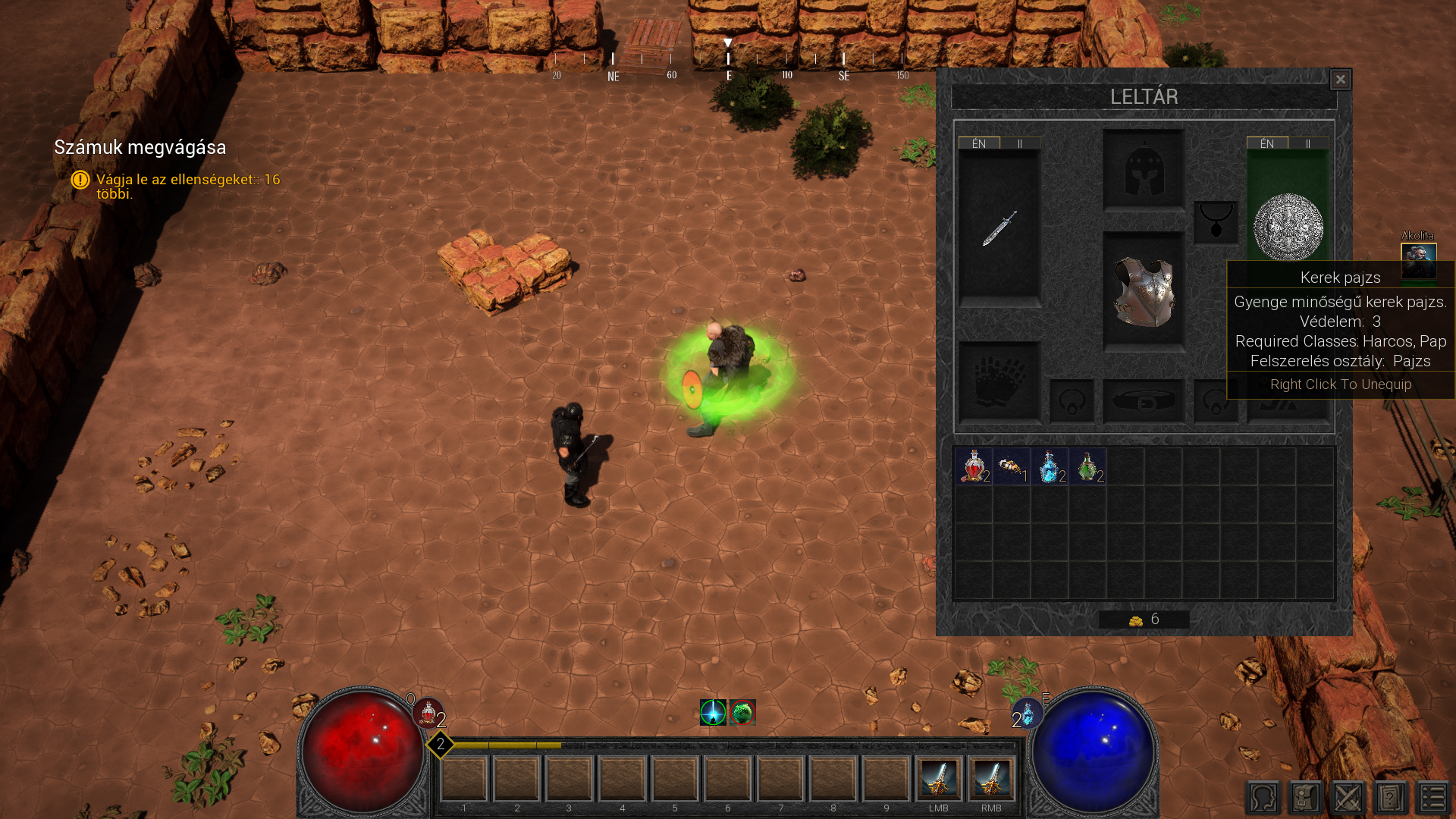This screenshot has height=819, width=1456.
Task: Choose the green potion in inventory
Action: tap(1087, 466)
